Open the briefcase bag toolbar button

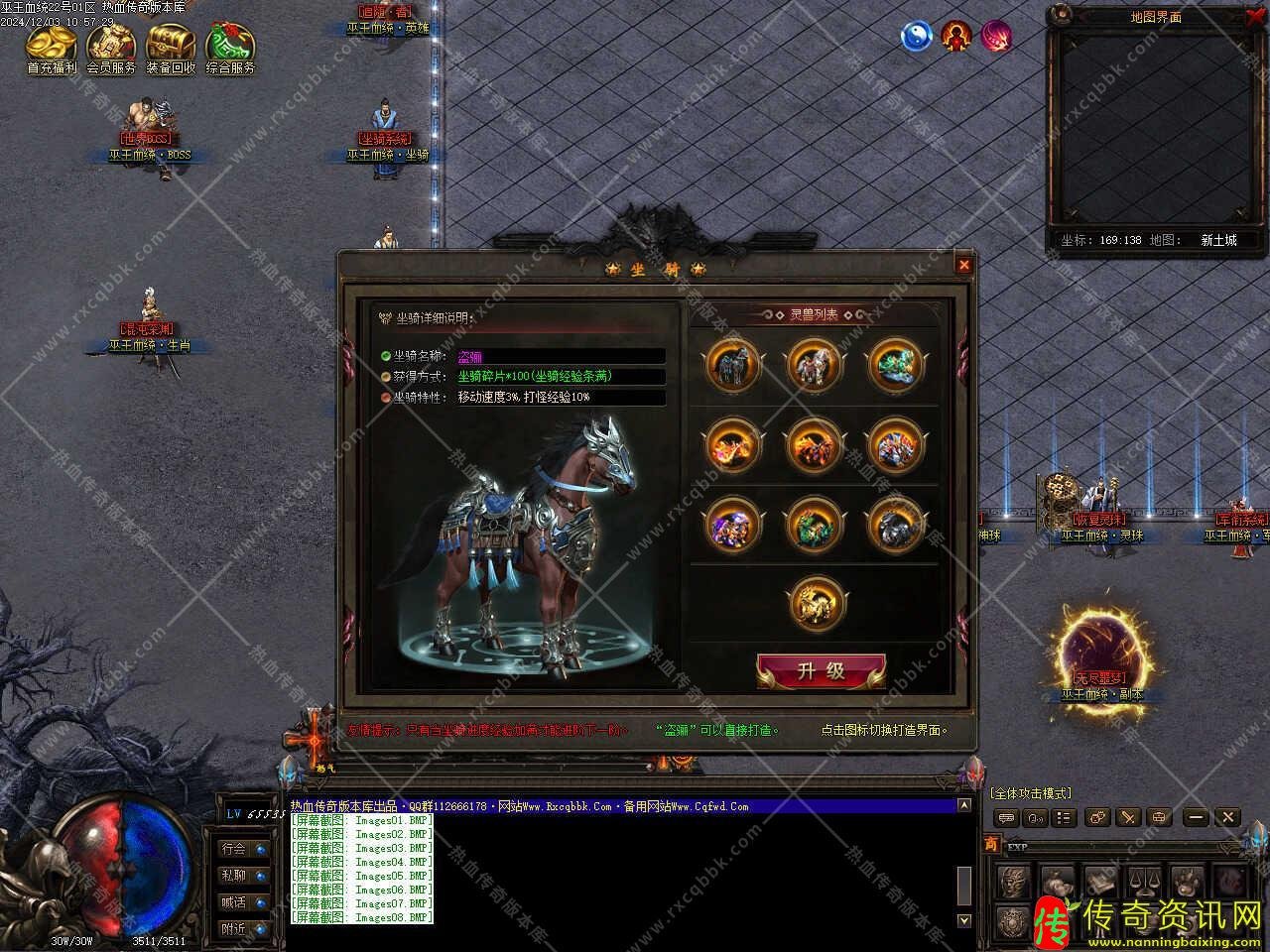tap(1159, 817)
